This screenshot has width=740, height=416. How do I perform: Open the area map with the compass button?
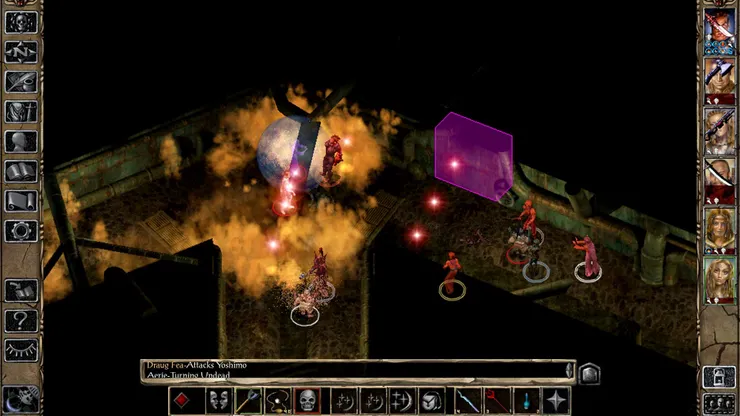21,51
